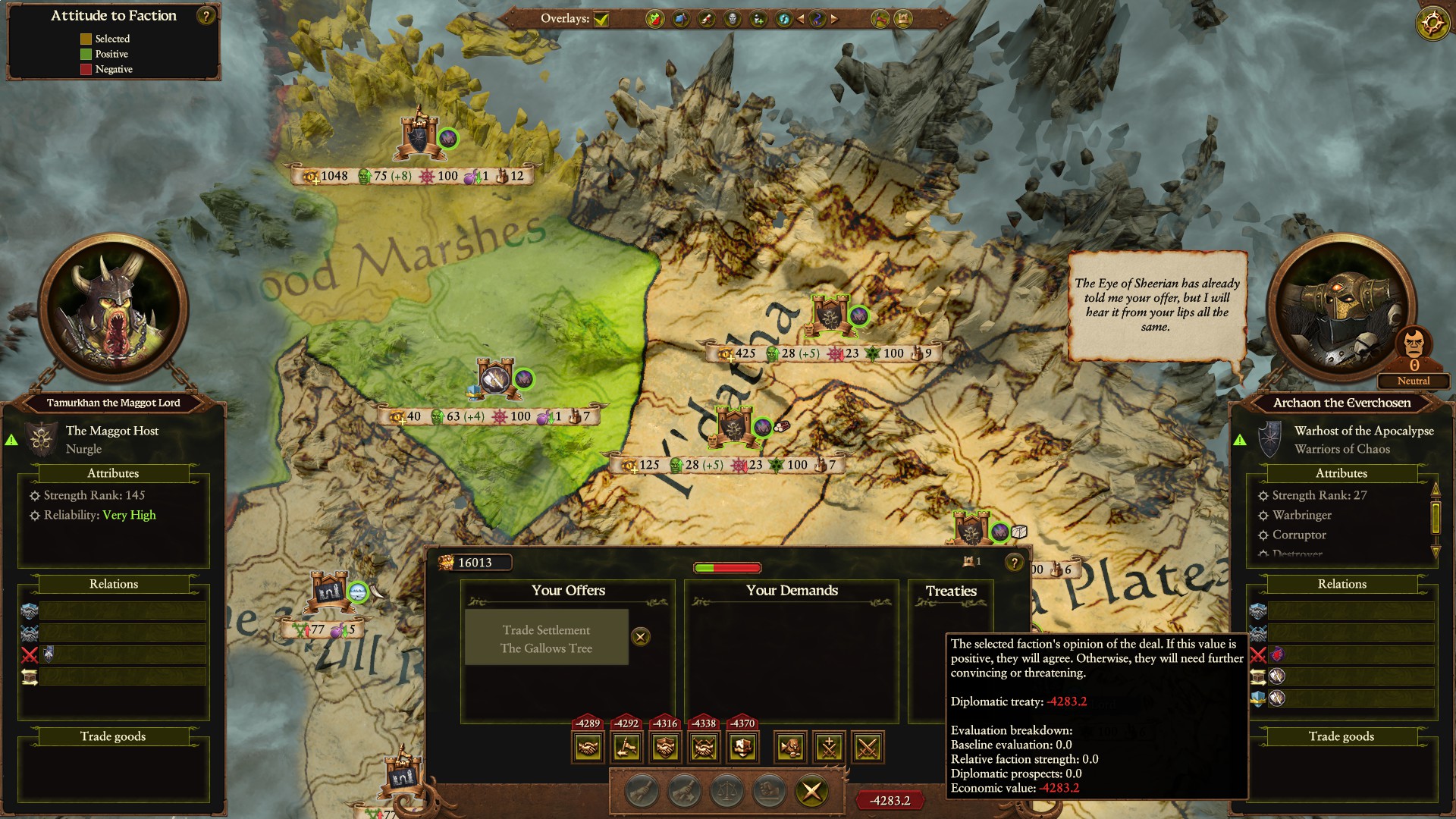
Task: Click the compass button in the corner
Action: (x=1432, y=24)
